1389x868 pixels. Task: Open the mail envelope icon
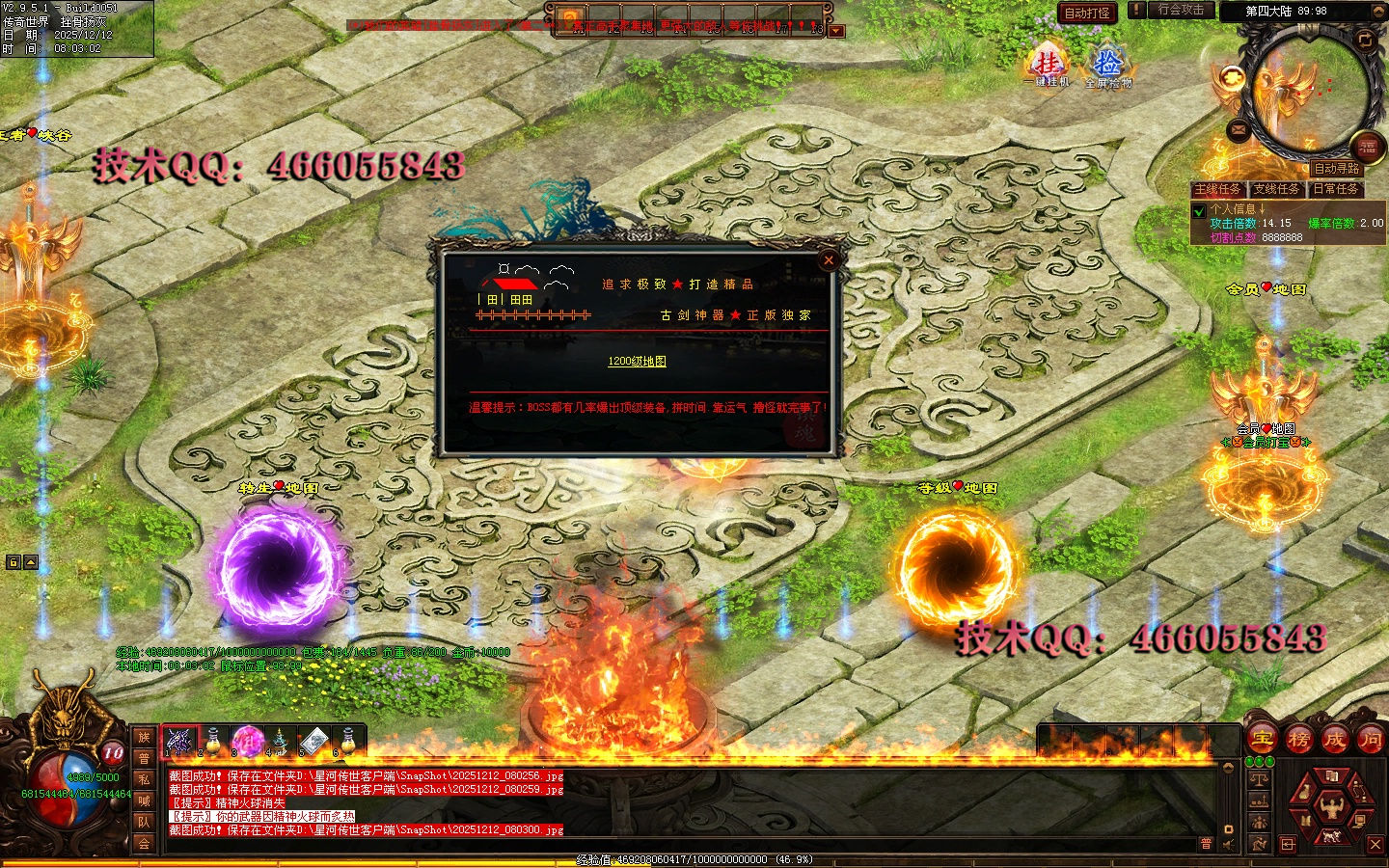tap(1239, 129)
